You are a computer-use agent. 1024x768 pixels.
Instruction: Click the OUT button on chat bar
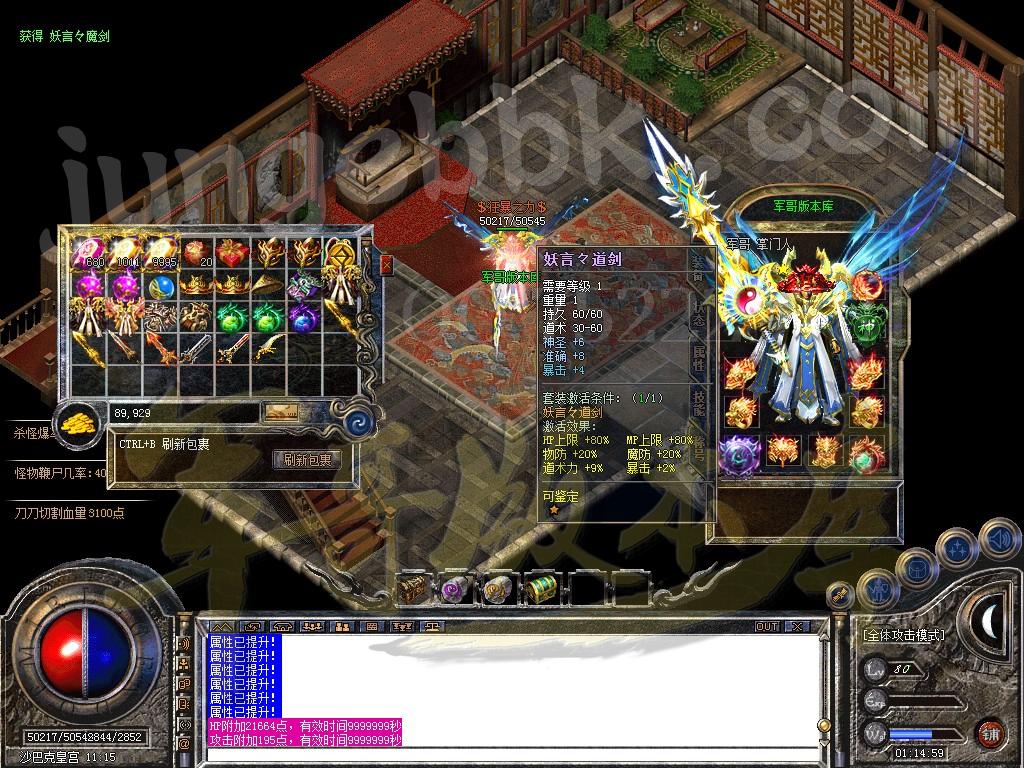click(766, 626)
